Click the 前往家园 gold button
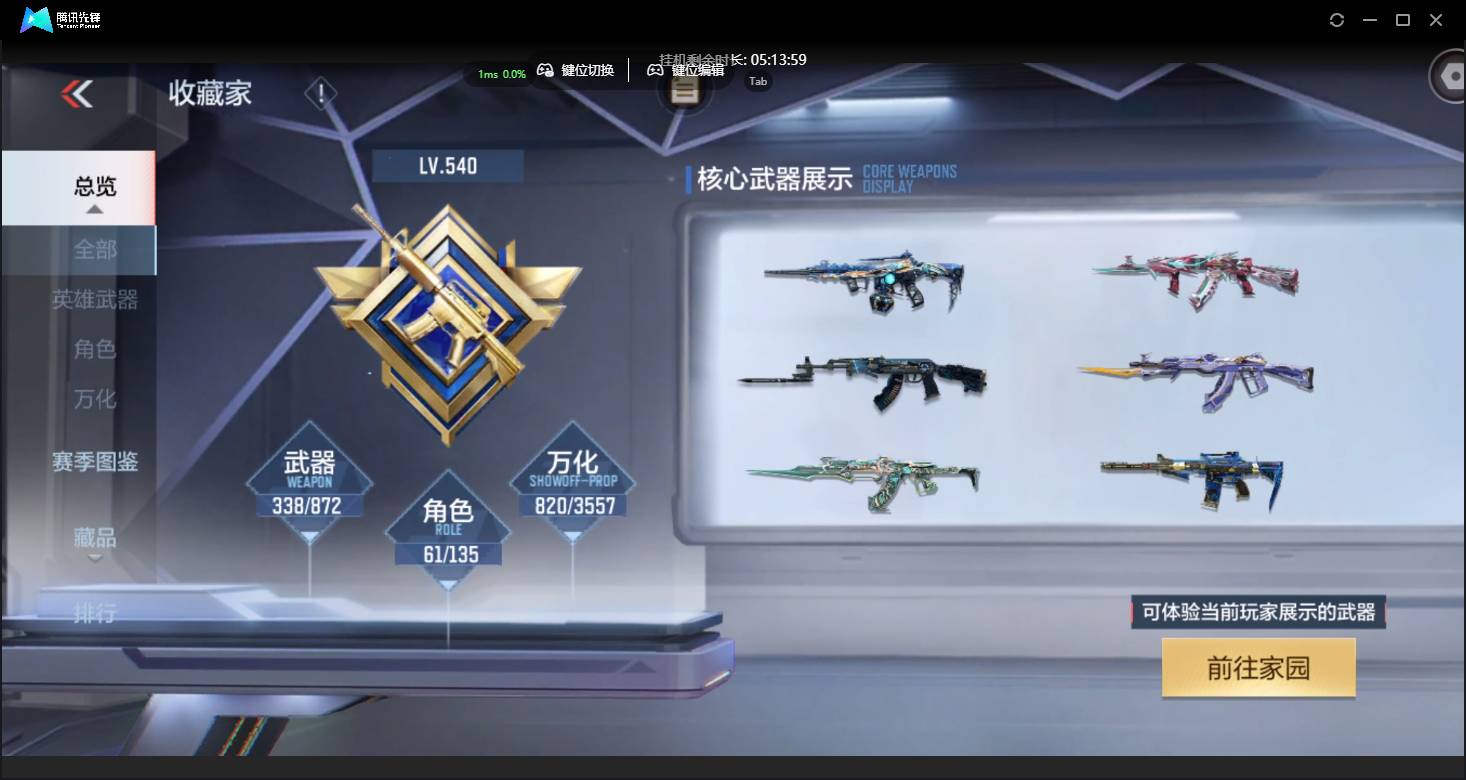The height and width of the screenshot is (780, 1466). [x=1258, y=667]
